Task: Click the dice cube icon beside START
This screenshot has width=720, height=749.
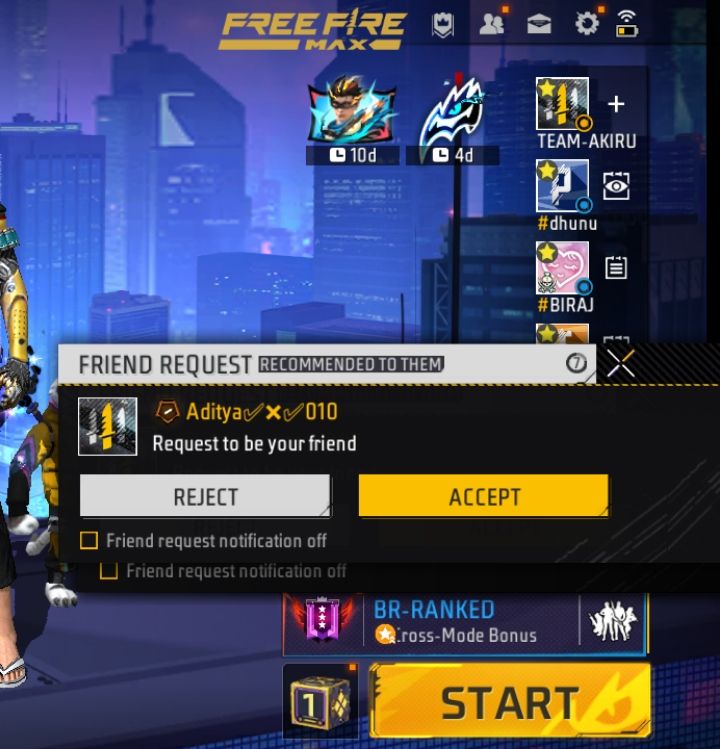Action: [320, 702]
